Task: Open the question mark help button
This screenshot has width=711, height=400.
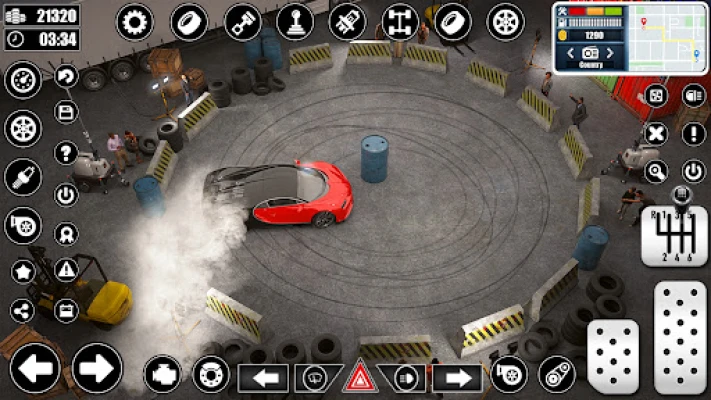Action: (x=67, y=153)
